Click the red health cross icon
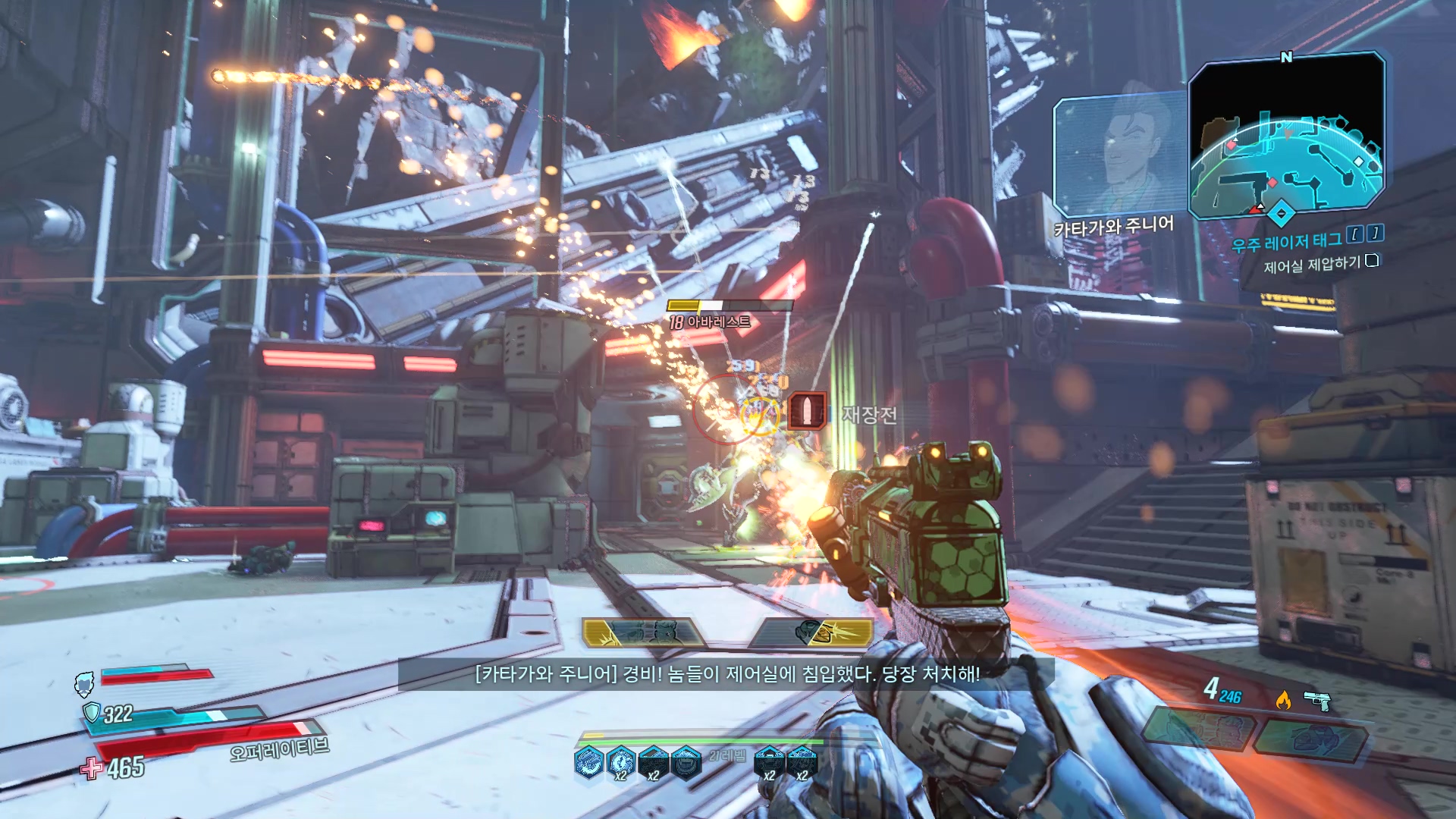1456x819 pixels. point(92,768)
